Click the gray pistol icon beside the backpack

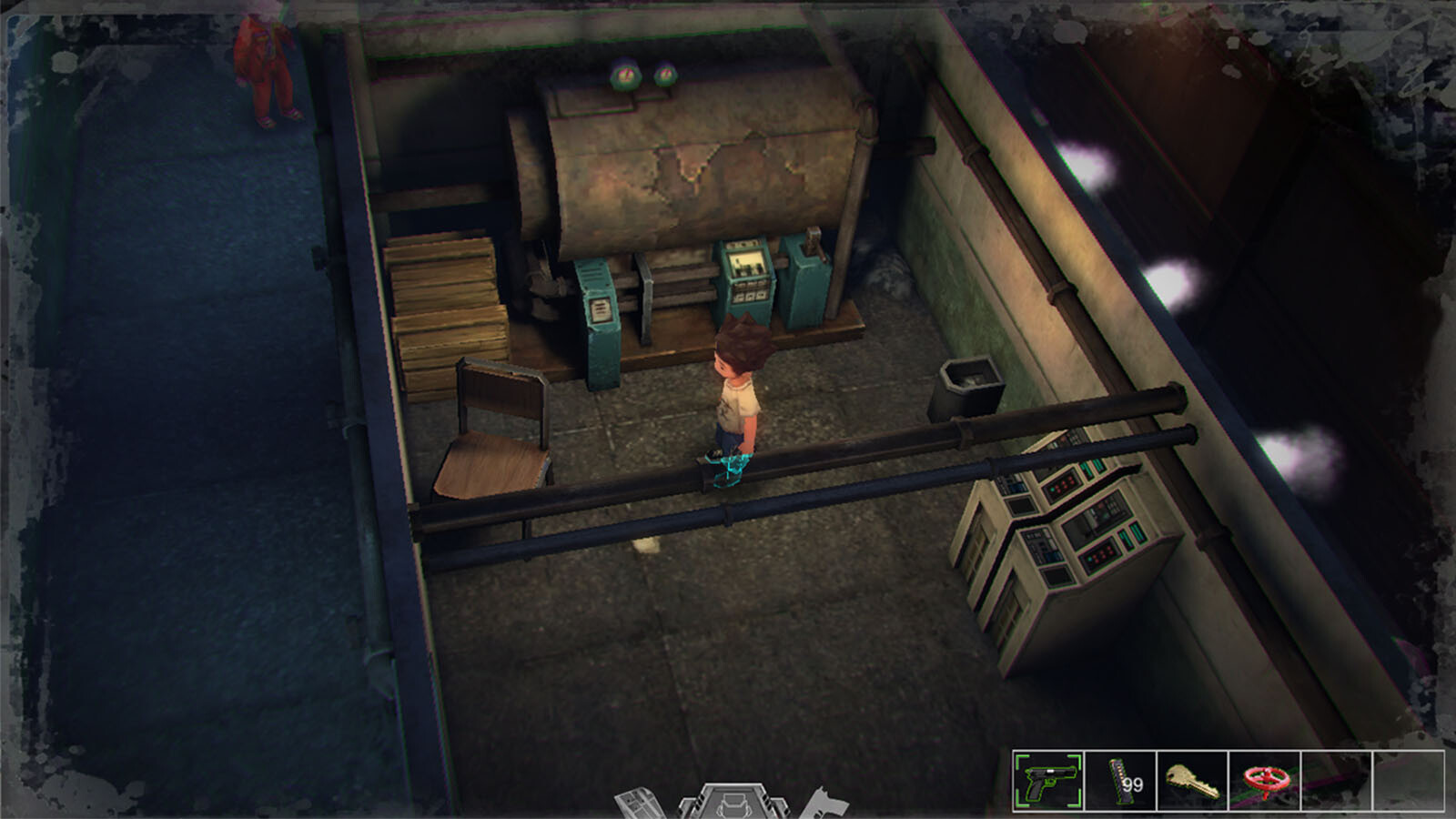(827, 804)
